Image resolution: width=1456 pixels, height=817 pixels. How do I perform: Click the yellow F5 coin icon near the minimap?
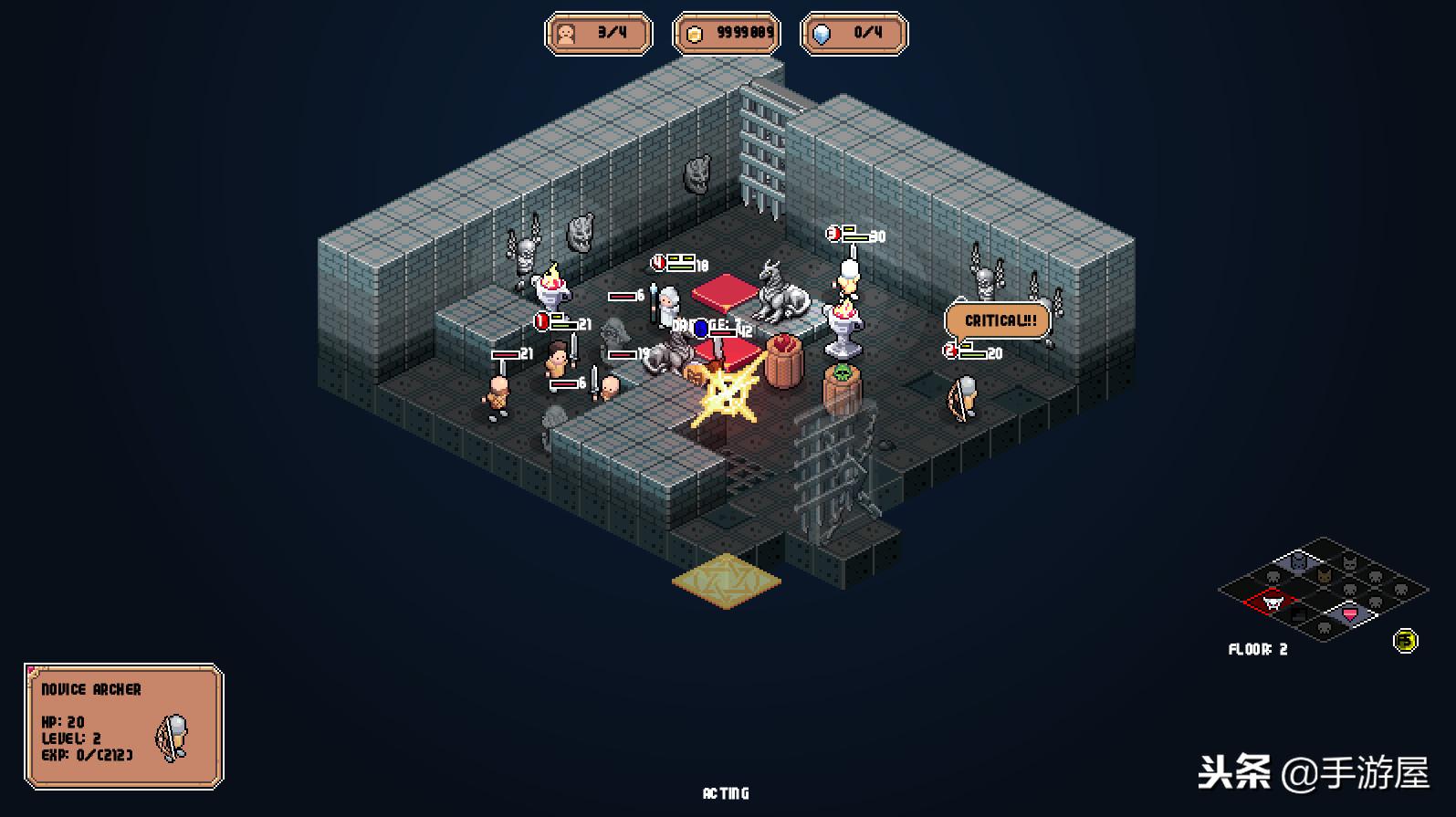[x=1406, y=639]
